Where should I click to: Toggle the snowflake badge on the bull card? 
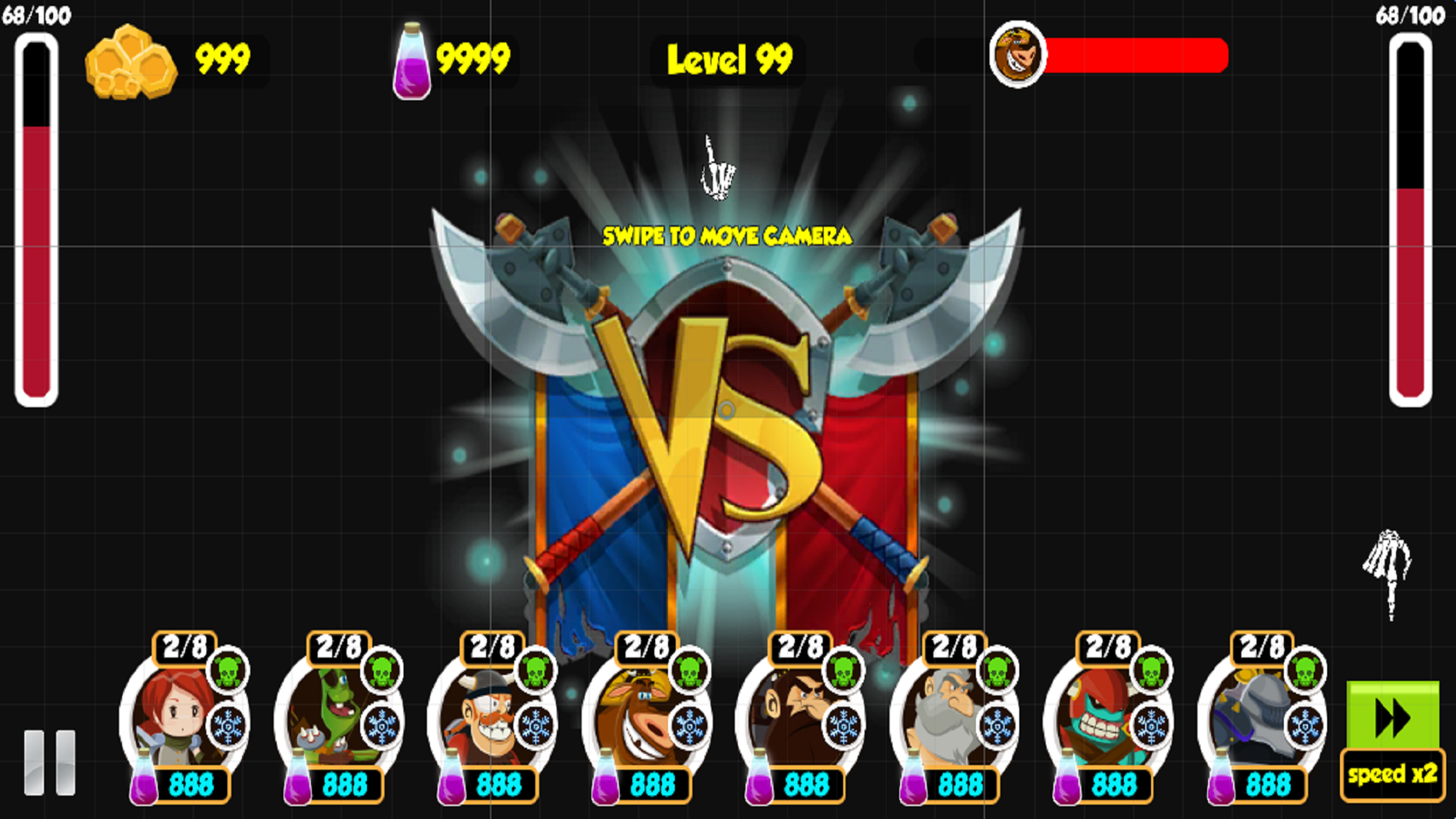(690, 726)
